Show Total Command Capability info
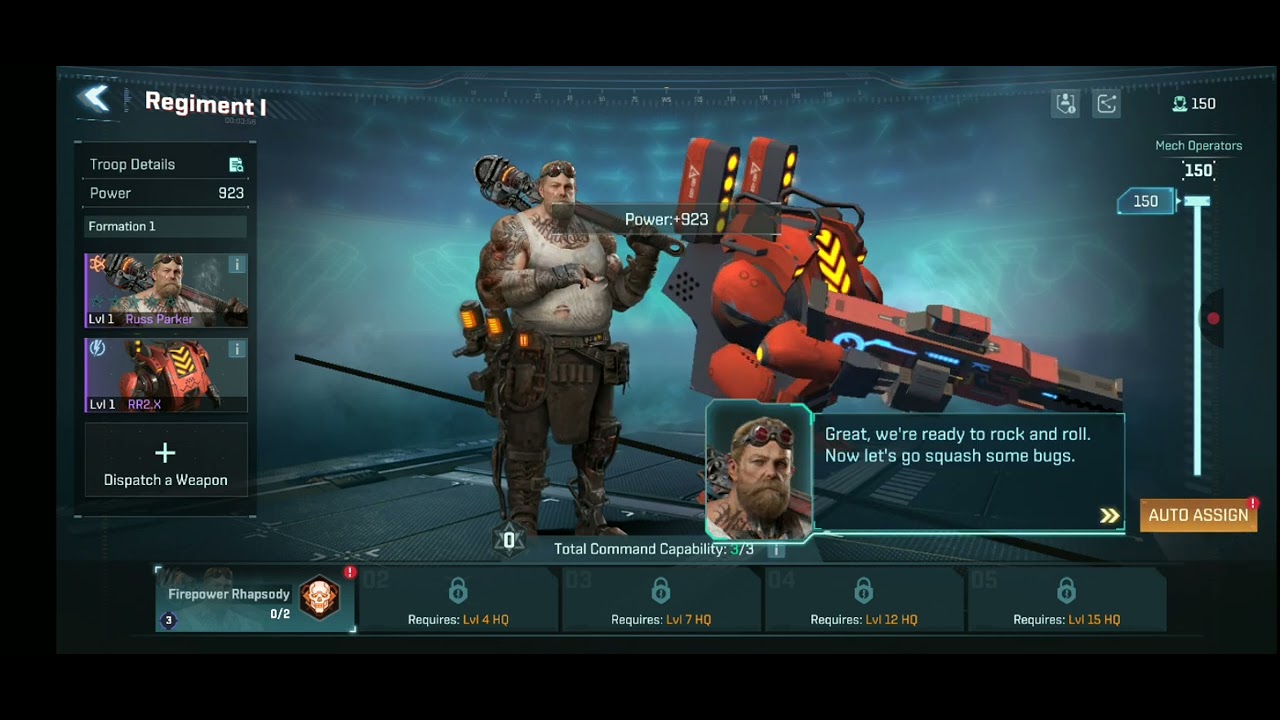The height and width of the screenshot is (720, 1280). 775,549
